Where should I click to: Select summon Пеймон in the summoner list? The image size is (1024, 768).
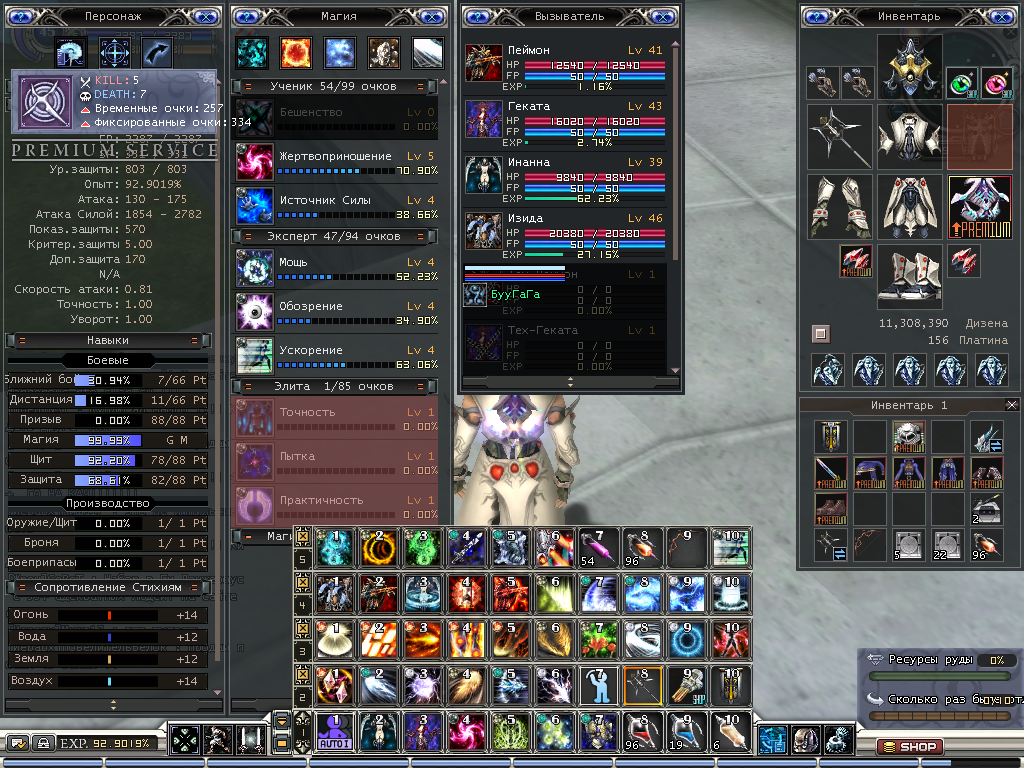pyautogui.click(x=484, y=62)
